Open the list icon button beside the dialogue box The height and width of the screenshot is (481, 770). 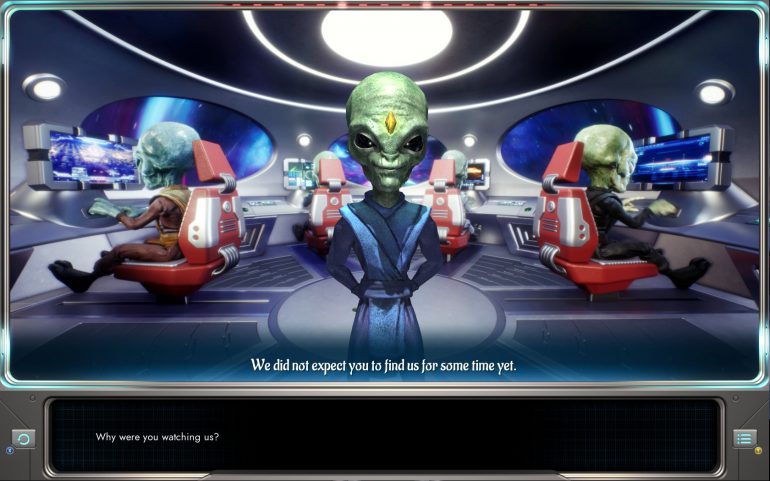point(744,438)
